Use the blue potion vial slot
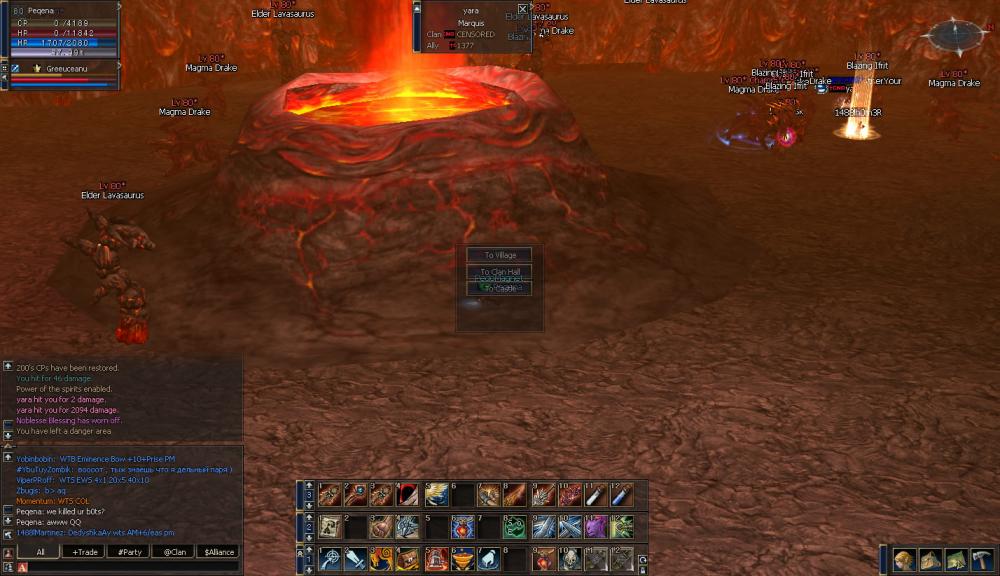This screenshot has width=1000, height=576. pos(622,494)
